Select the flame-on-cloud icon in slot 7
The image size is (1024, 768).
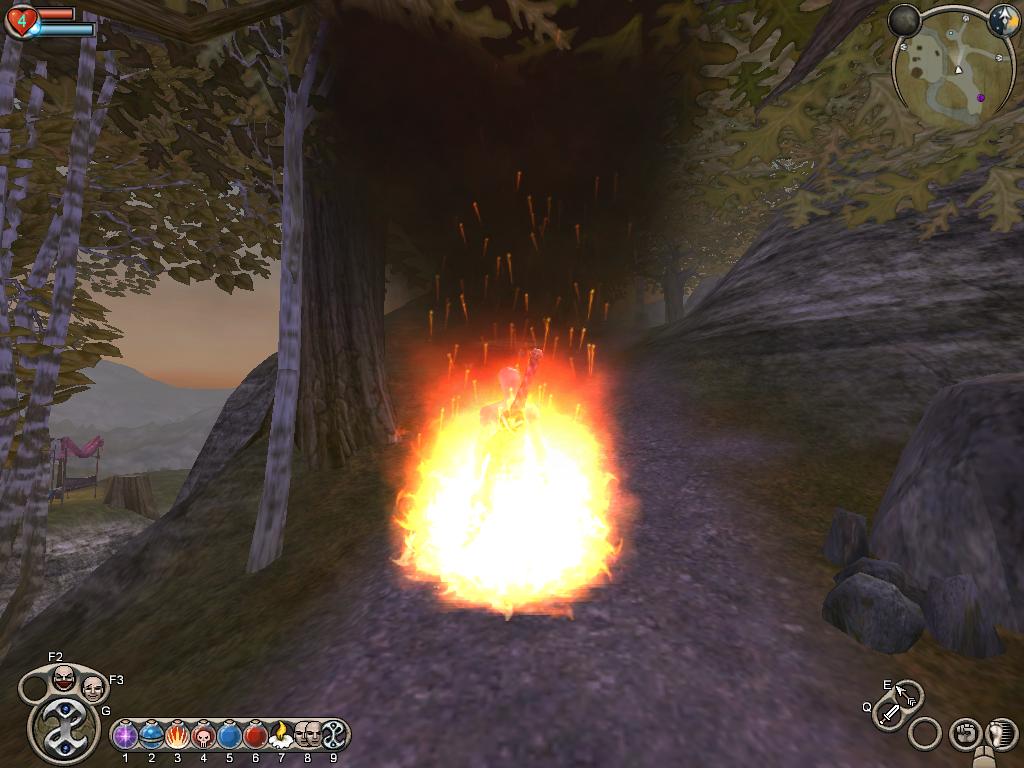[281, 734]
